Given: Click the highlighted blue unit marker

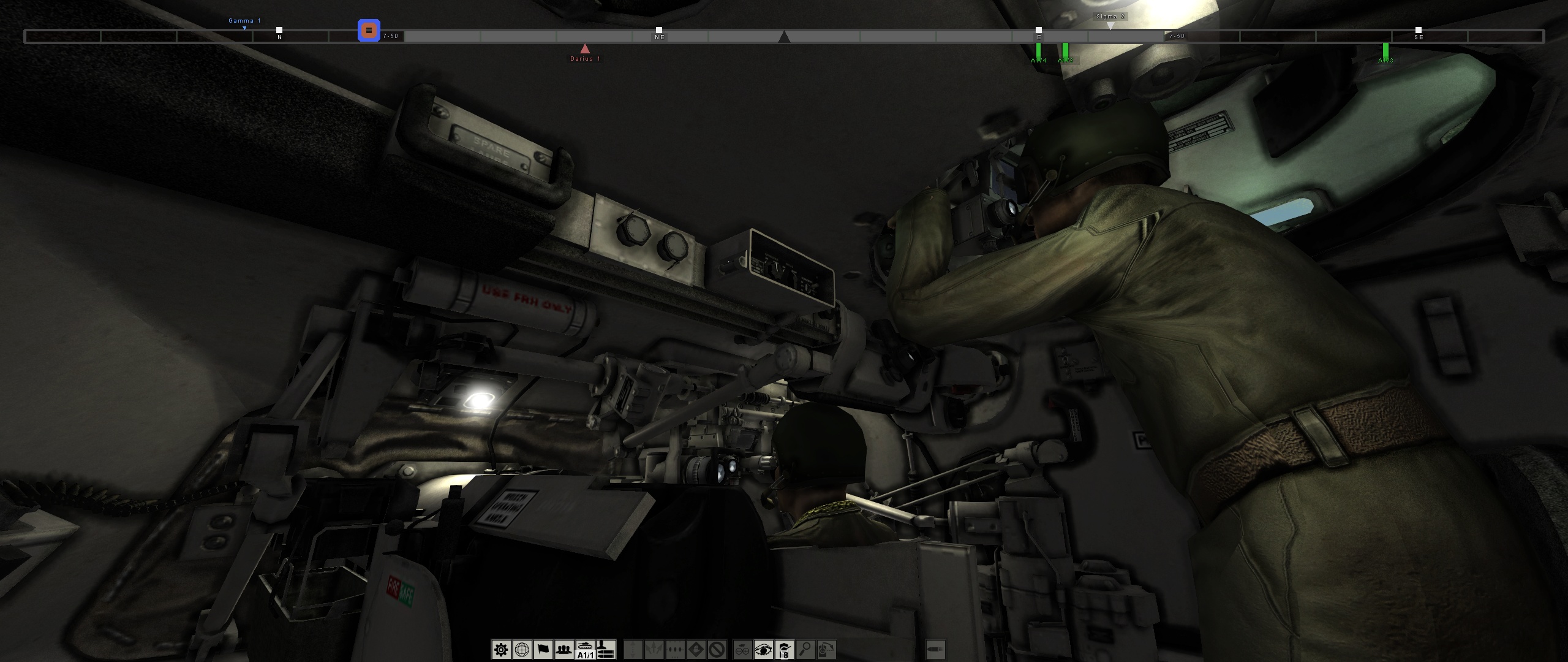Looking at the screenshot, I should [x=368, y=30].
